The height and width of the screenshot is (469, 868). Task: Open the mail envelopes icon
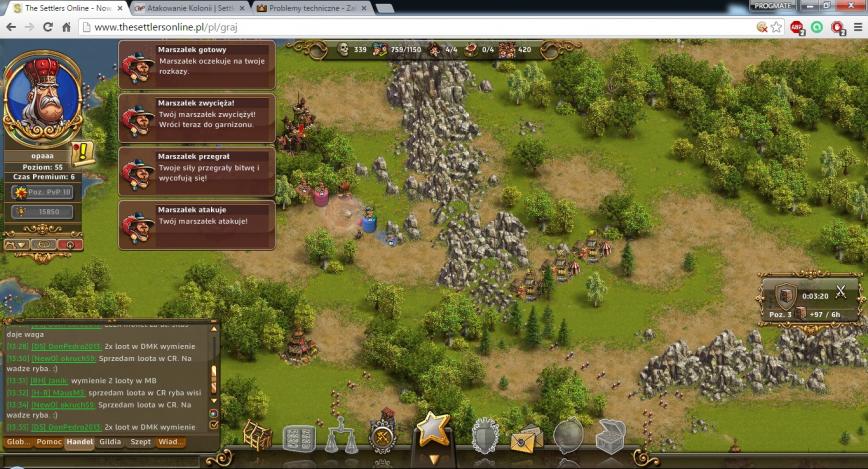526,438
